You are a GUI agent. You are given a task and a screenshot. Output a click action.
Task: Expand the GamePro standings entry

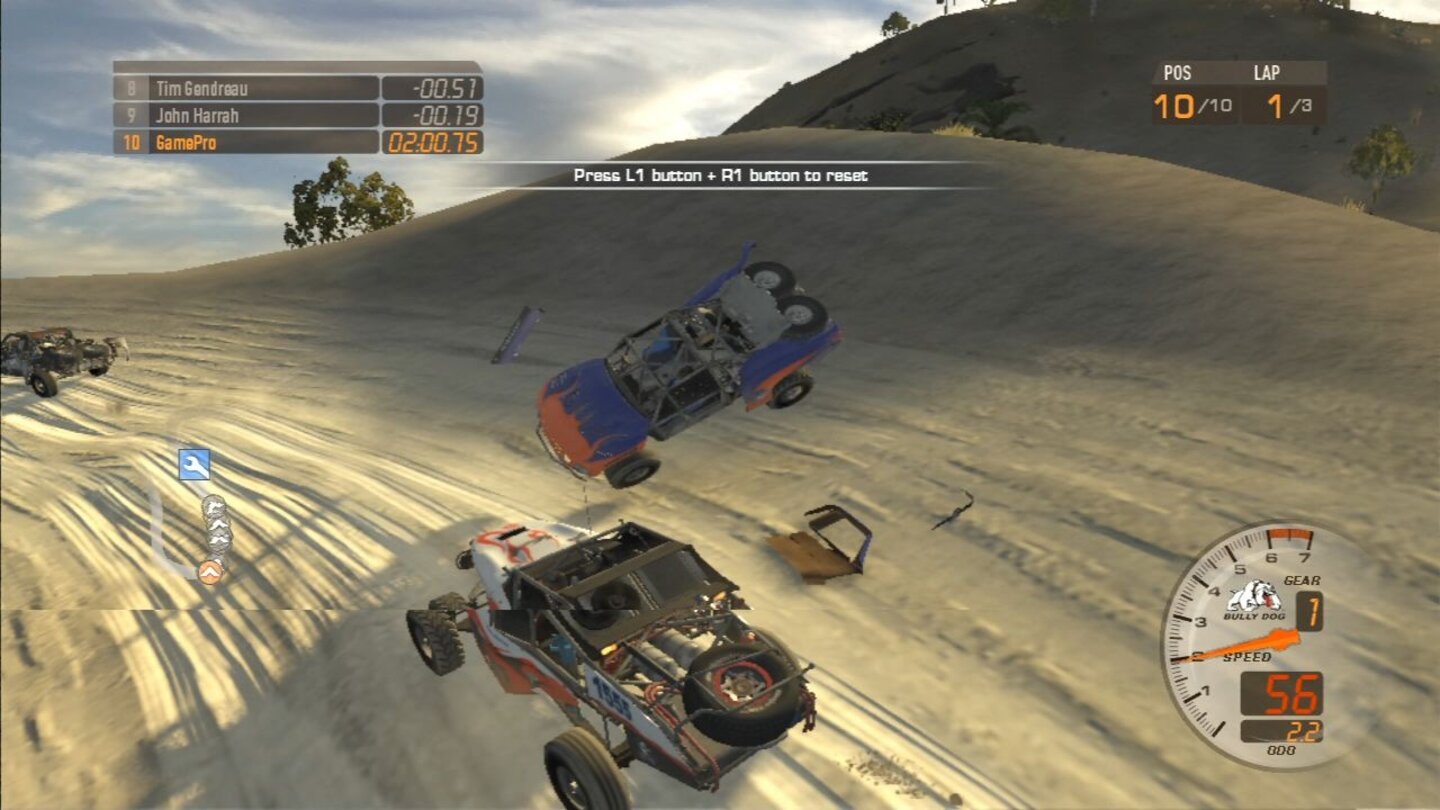point(200,141)
